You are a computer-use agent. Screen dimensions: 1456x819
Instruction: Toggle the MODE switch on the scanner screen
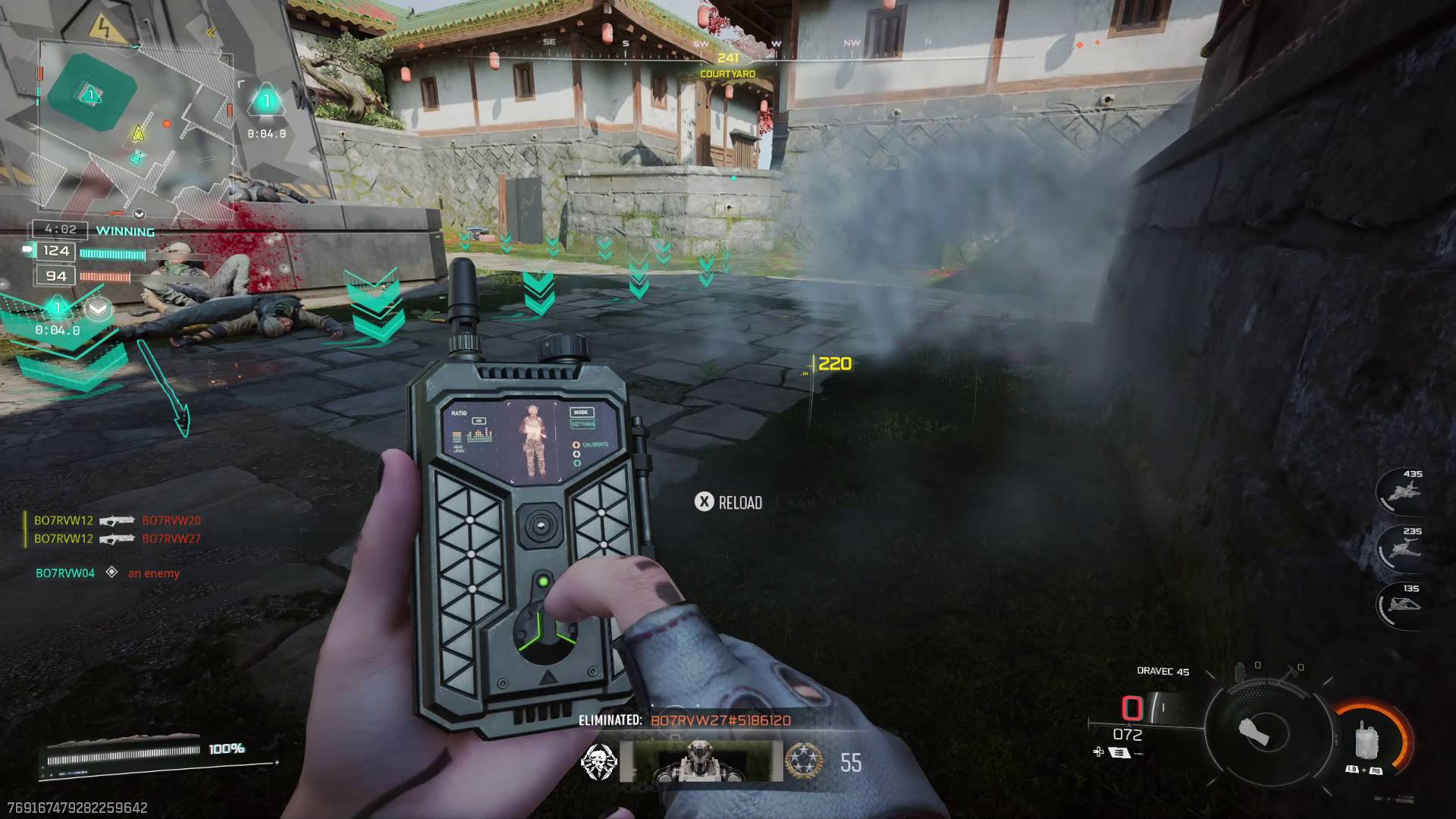coord(581,413)
